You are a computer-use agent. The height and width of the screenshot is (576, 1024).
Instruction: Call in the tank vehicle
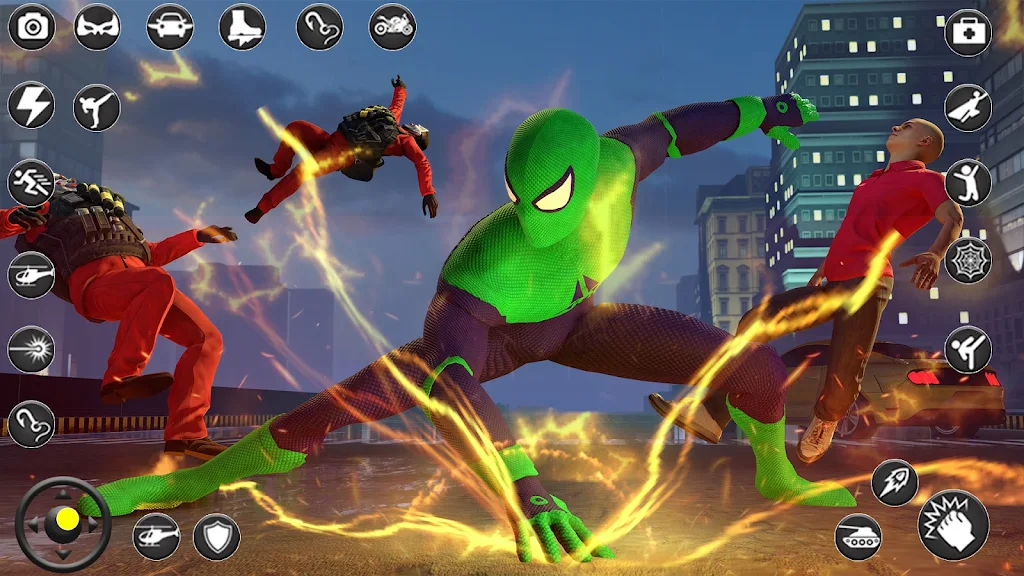[x=858, y=536]
